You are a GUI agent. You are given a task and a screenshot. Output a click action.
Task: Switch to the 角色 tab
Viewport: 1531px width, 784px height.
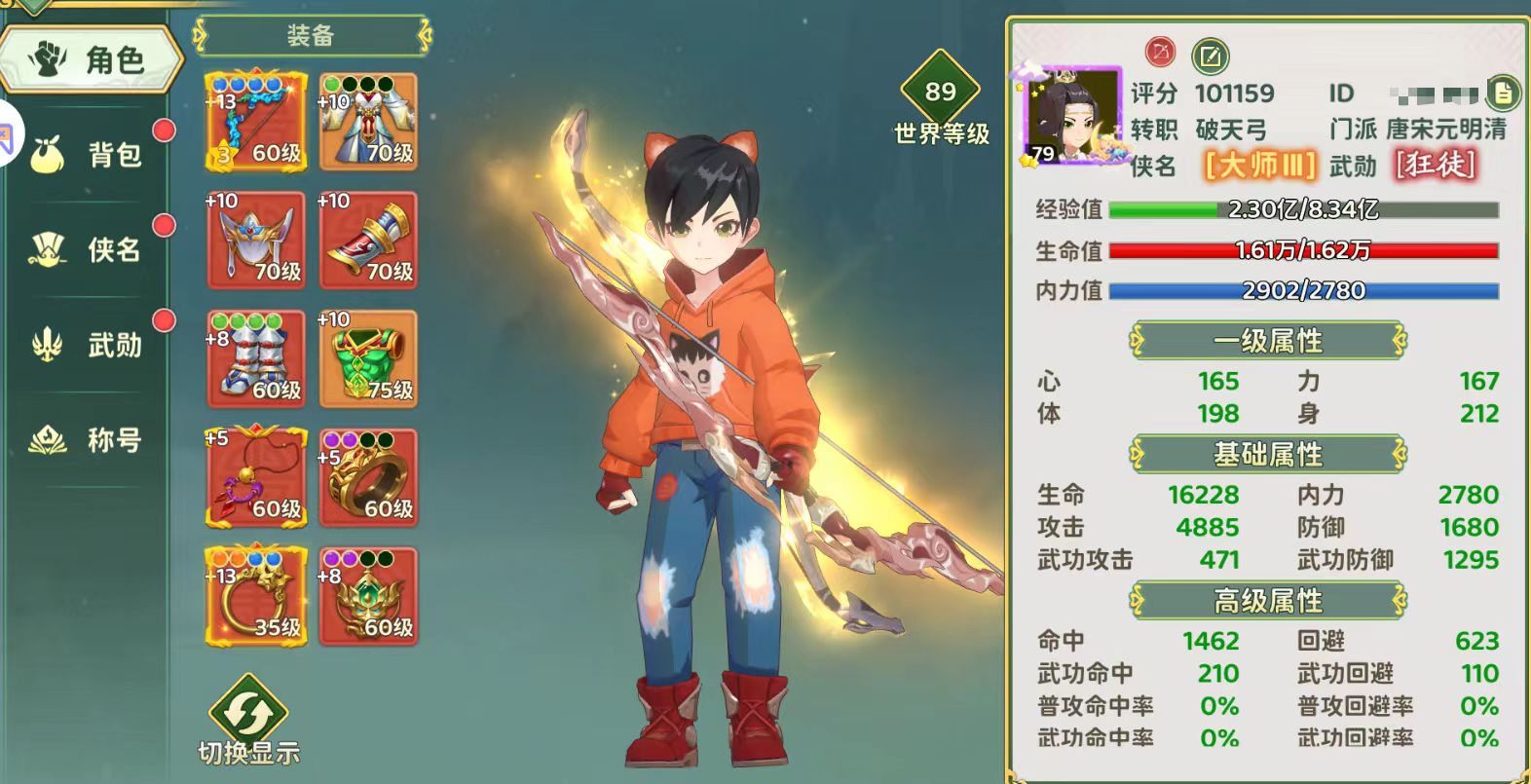pyautogui.click(x=91, y=60)
